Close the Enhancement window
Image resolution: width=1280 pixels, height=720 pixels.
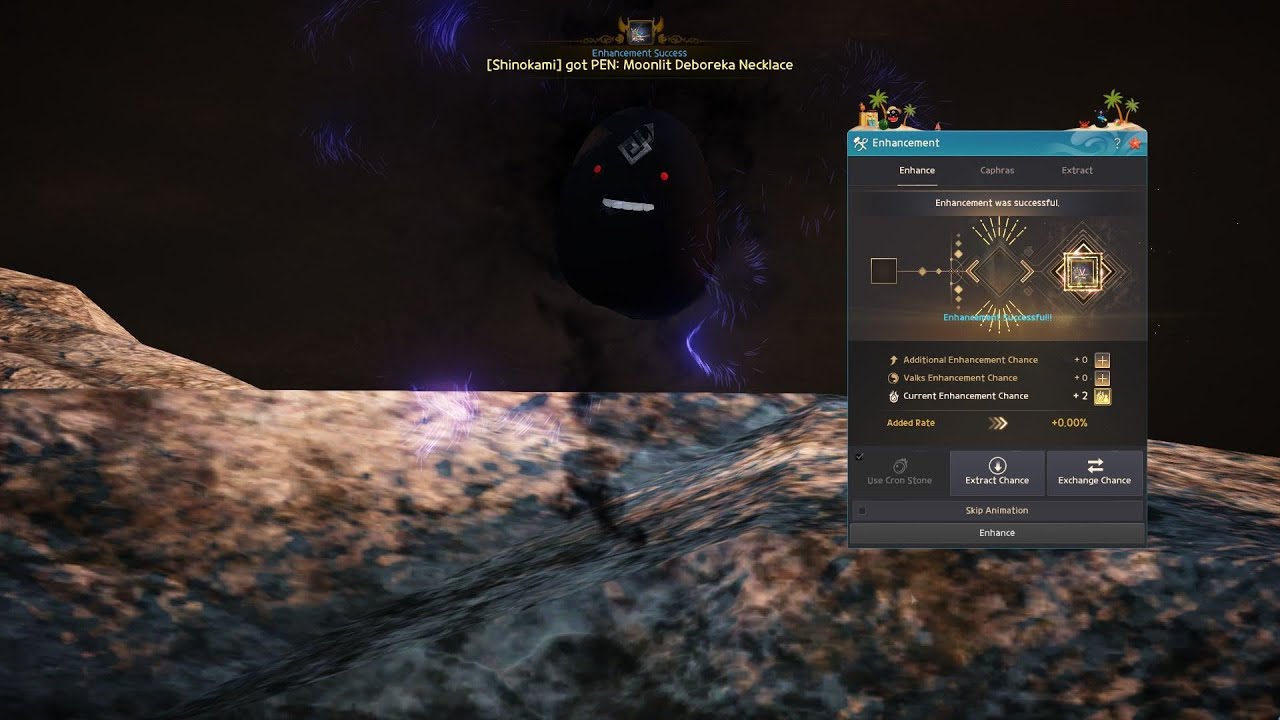pos(1135,144)
